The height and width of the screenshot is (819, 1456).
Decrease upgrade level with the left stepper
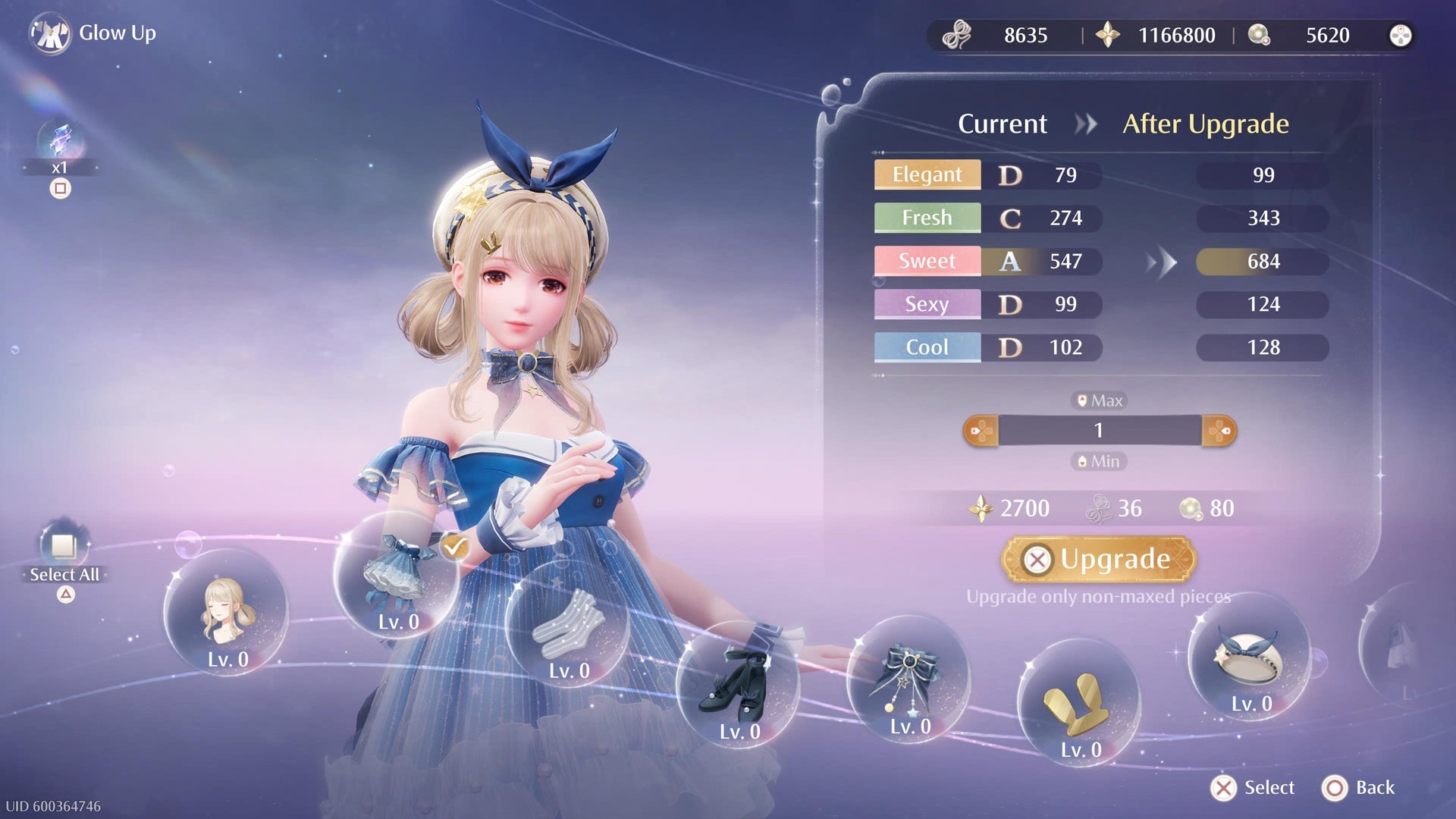pyautogui.click(x=981, y=431)
